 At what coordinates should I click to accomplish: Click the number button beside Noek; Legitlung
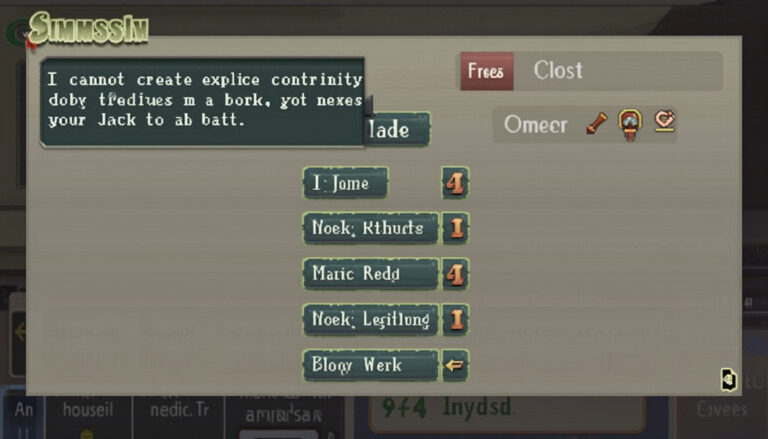[455, 320]
